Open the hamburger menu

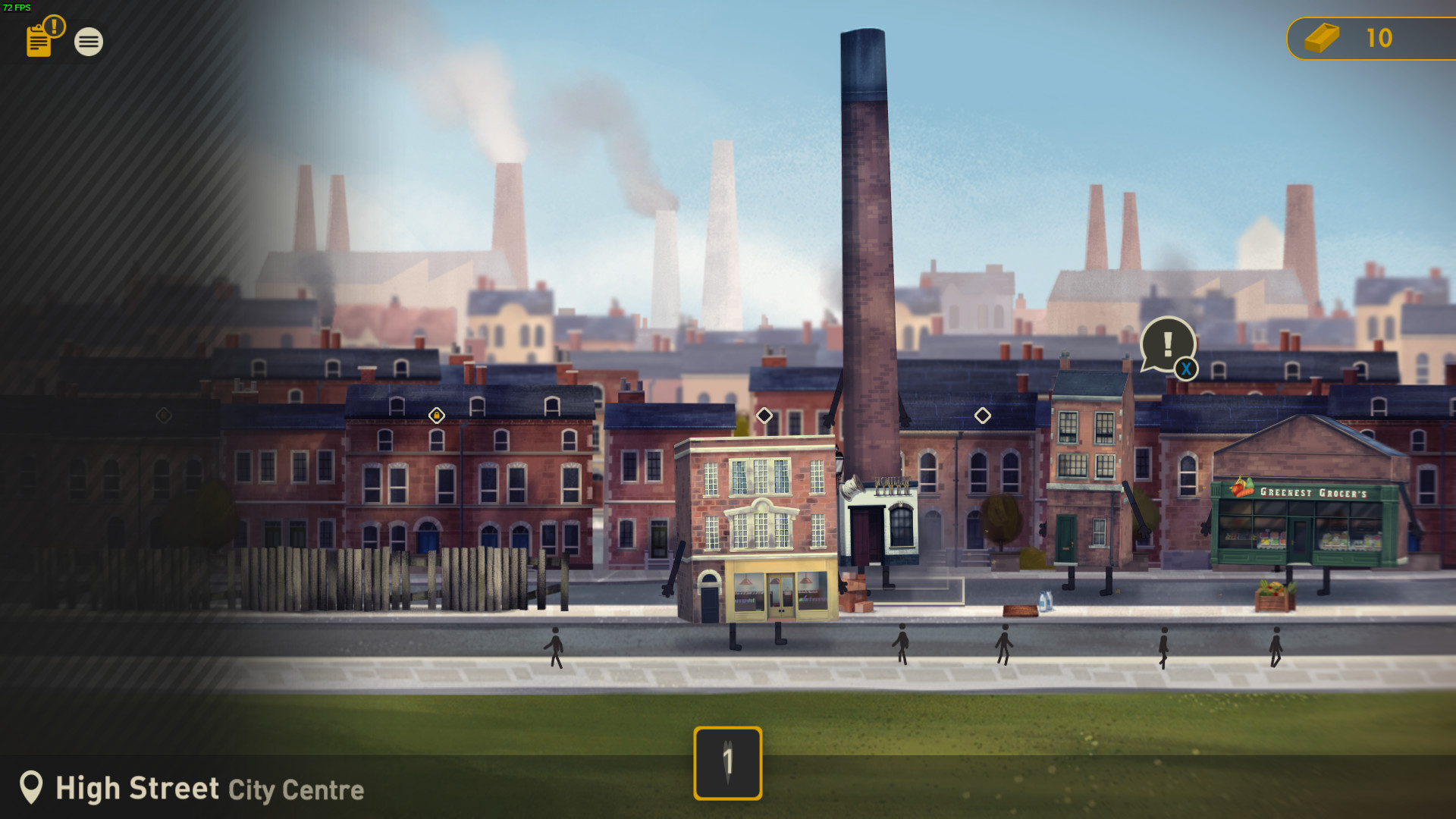coord(89,42)
